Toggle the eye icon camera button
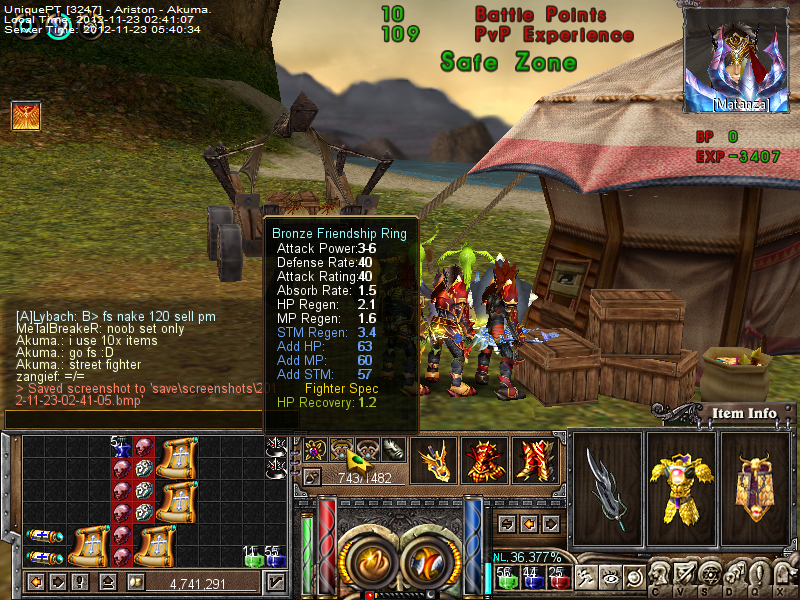This screenshot has height=600, width=800. pos(608,577)
